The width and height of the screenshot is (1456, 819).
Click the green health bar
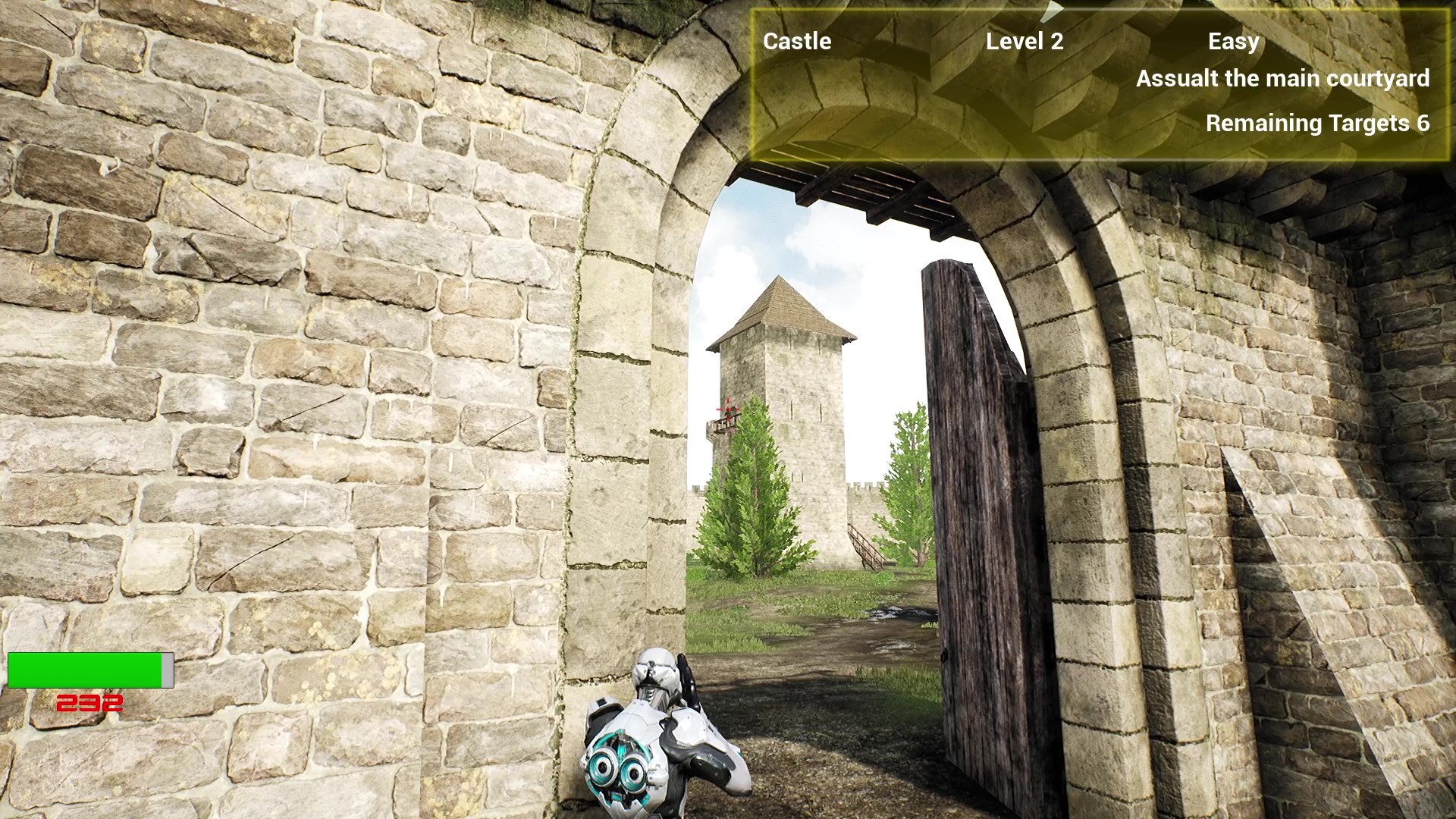coord(83,670)
